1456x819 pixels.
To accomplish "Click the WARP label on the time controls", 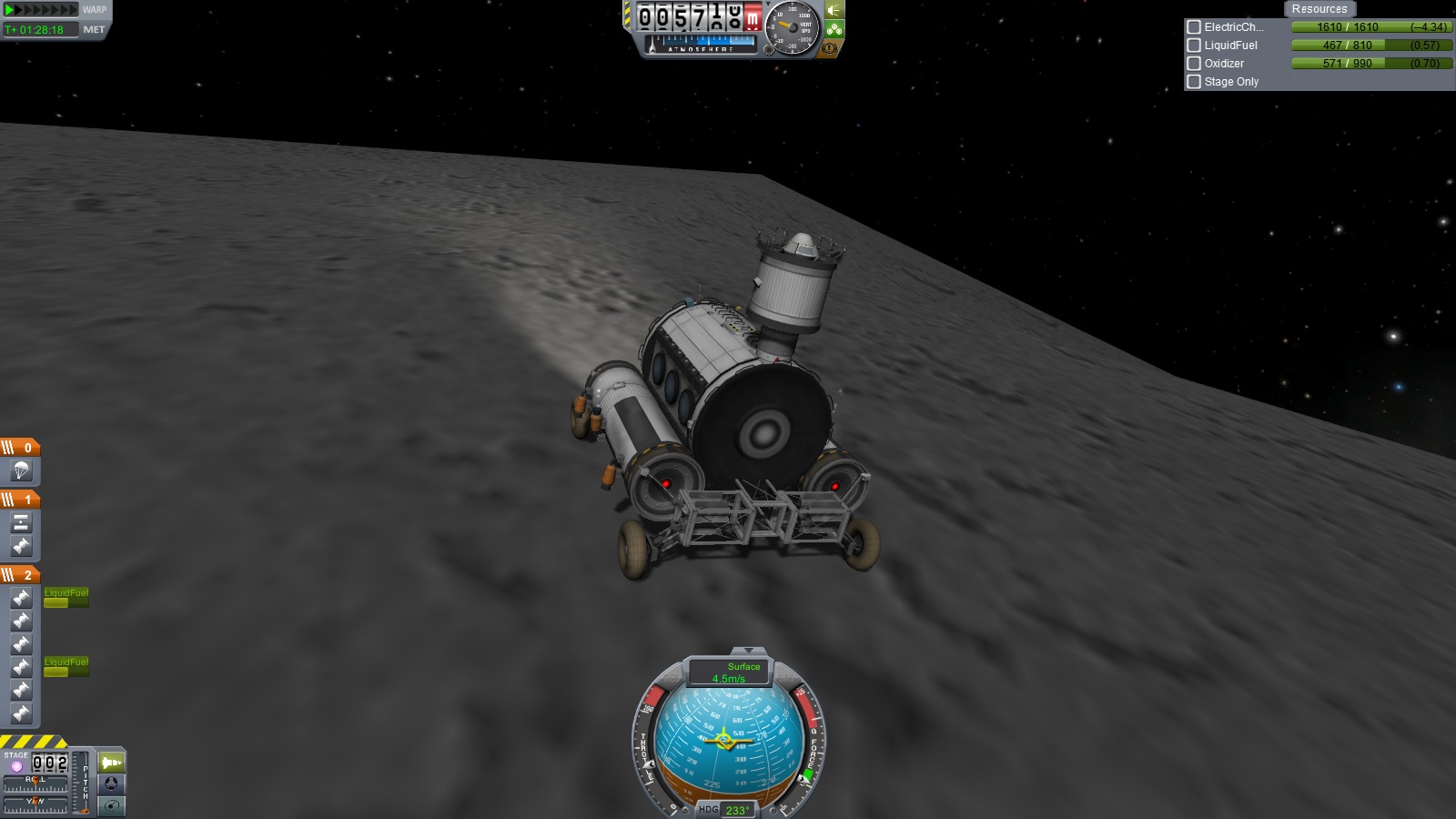I will coord(95,11).
